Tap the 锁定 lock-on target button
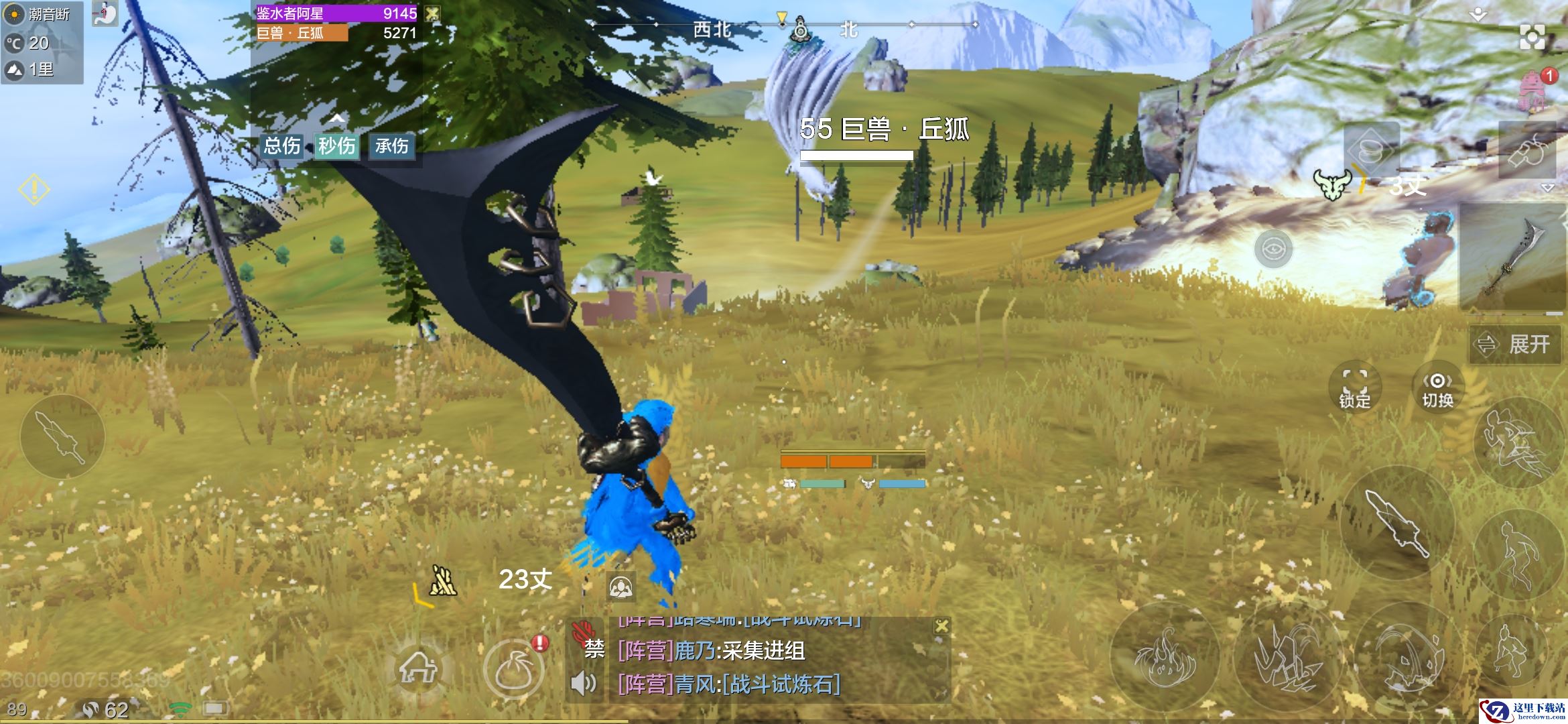 click(1354, 387)
